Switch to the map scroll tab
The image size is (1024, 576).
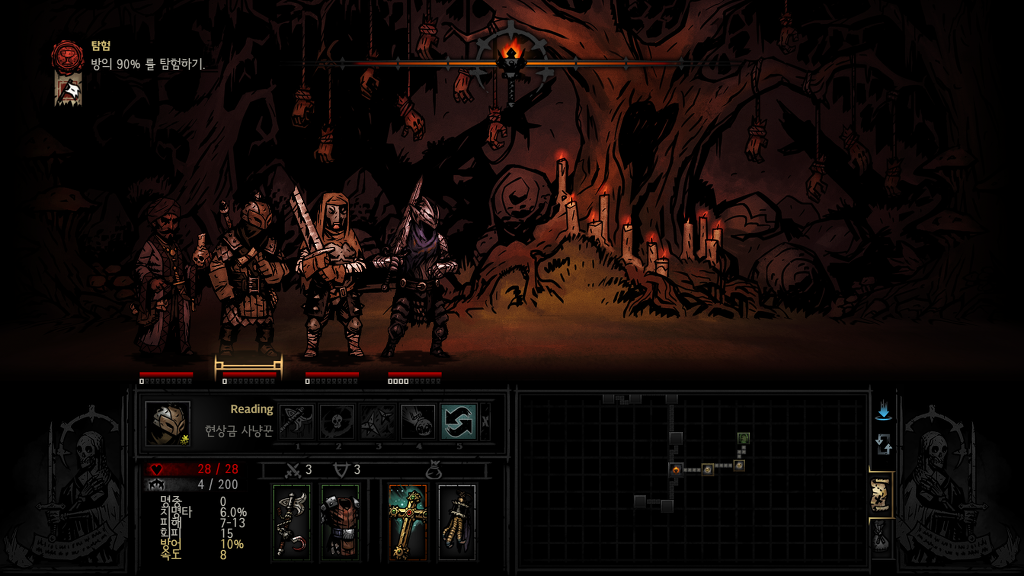881,494
